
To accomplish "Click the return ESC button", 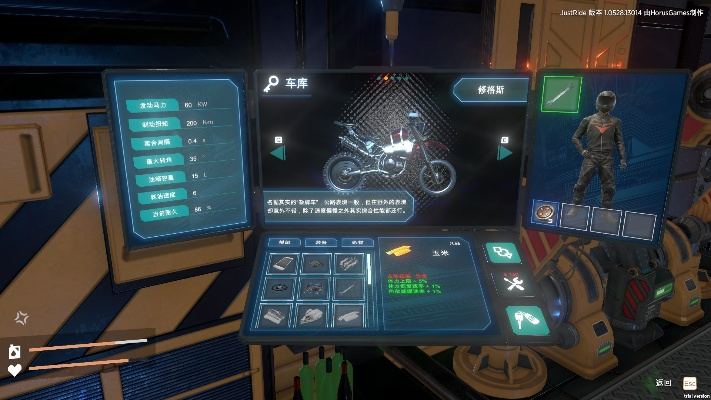I will point(689,383).
